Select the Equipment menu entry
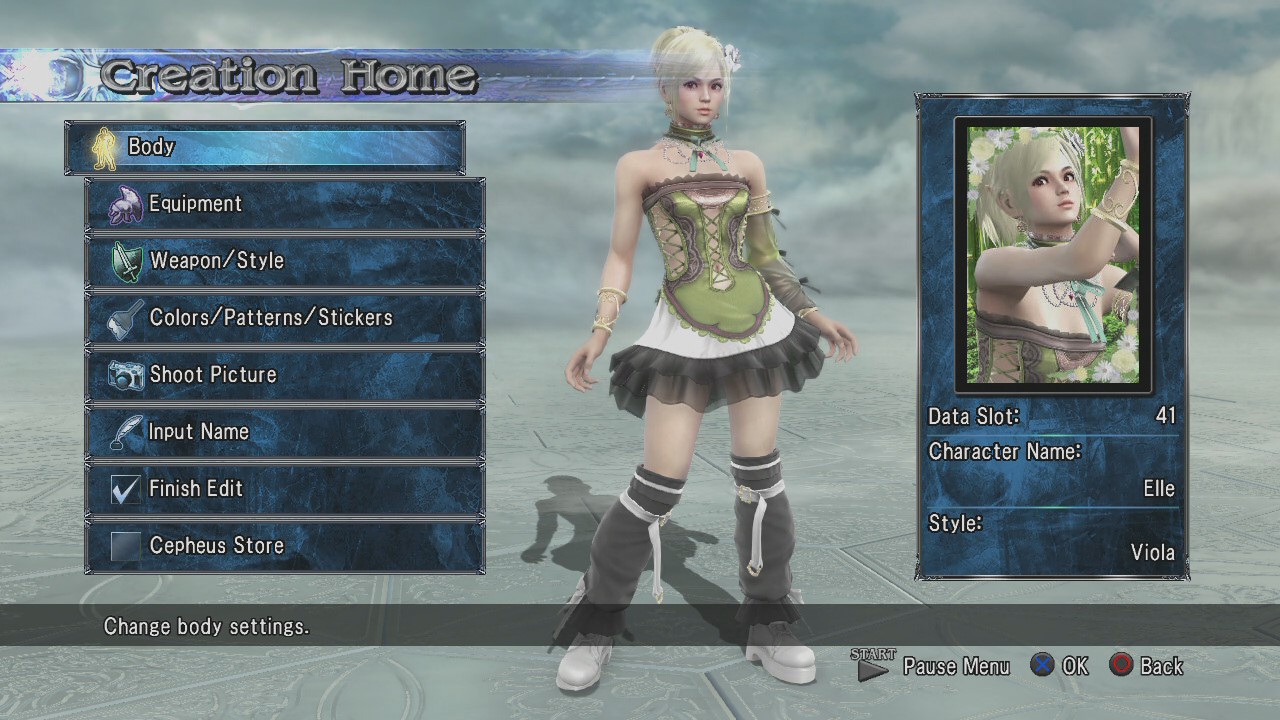The height and width of the screenshot is (720, 1280). 285,204
